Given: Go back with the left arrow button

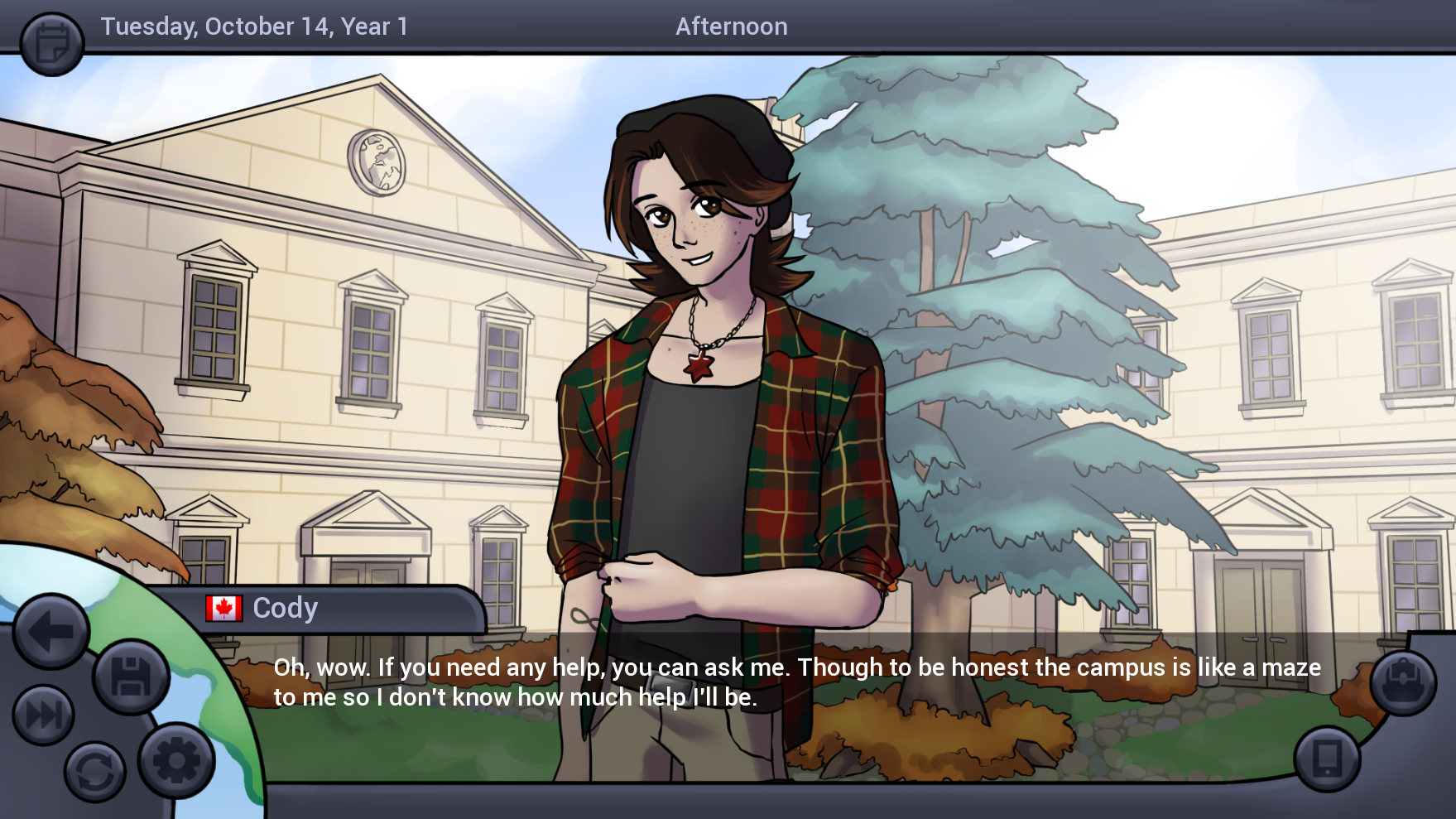Looking at the screenshot, I should [x=50, y=632].
